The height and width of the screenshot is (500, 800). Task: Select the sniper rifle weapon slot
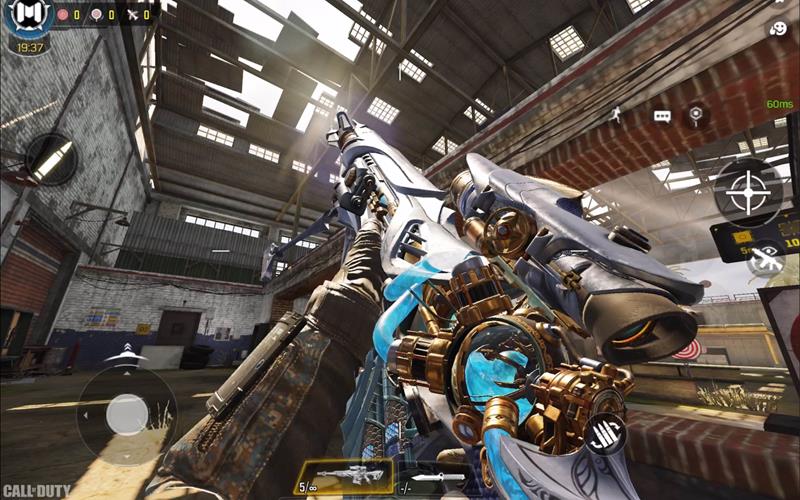(x=342, y=477)
